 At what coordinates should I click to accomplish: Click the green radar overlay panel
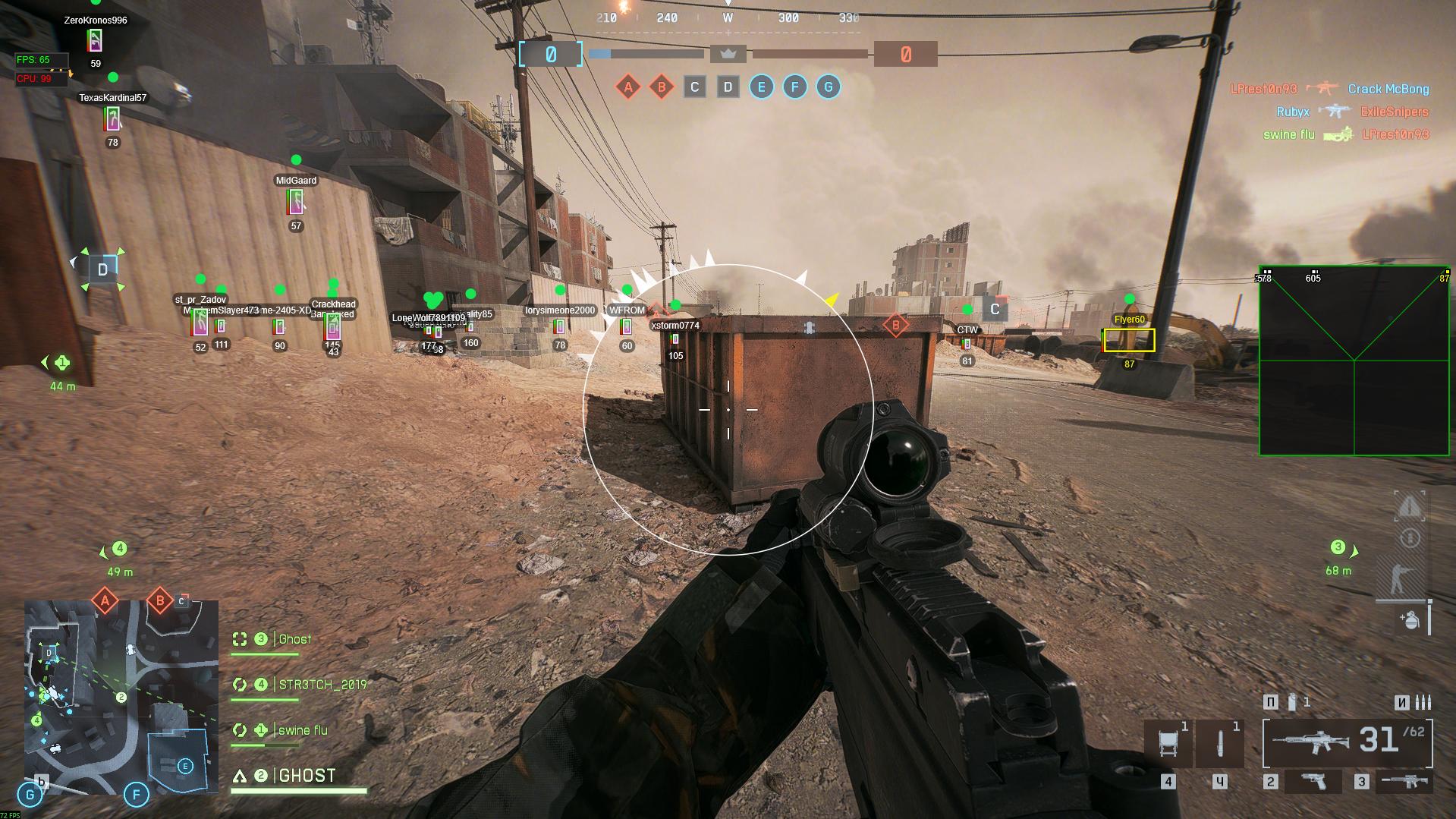point(1354,361)
